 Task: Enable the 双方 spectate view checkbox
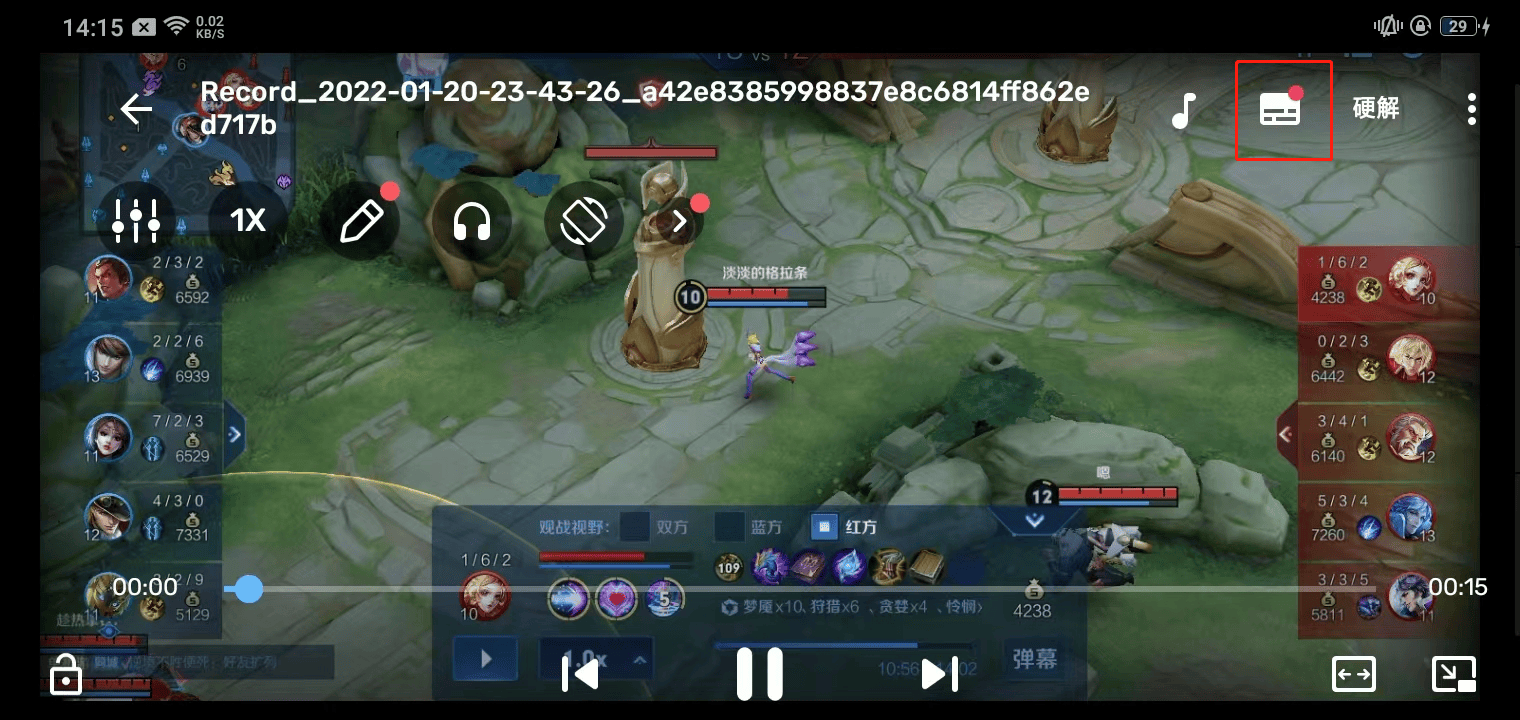click(x=635, y=525)
